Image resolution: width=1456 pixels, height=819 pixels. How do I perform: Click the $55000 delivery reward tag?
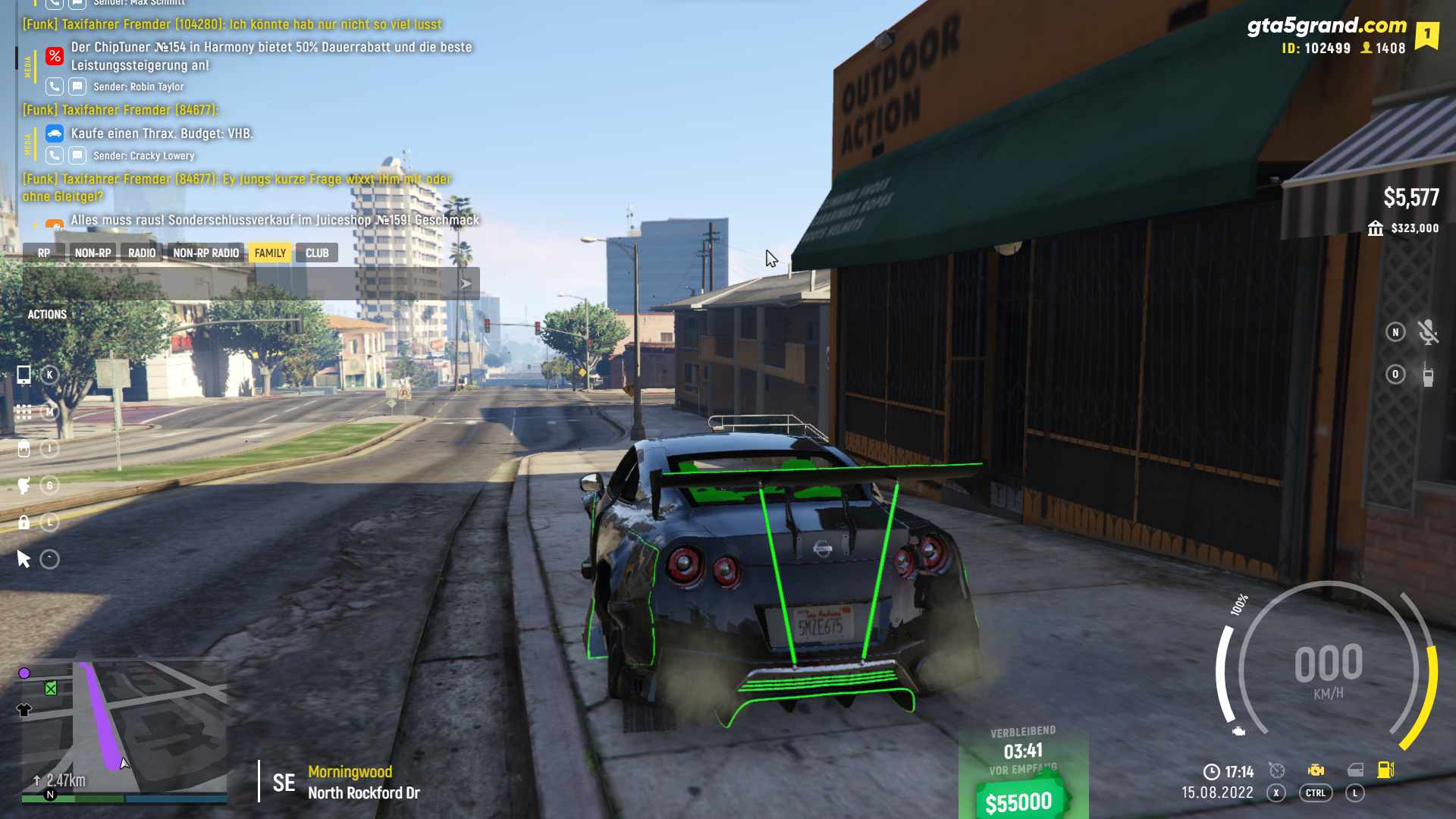tap(1019, 802)
